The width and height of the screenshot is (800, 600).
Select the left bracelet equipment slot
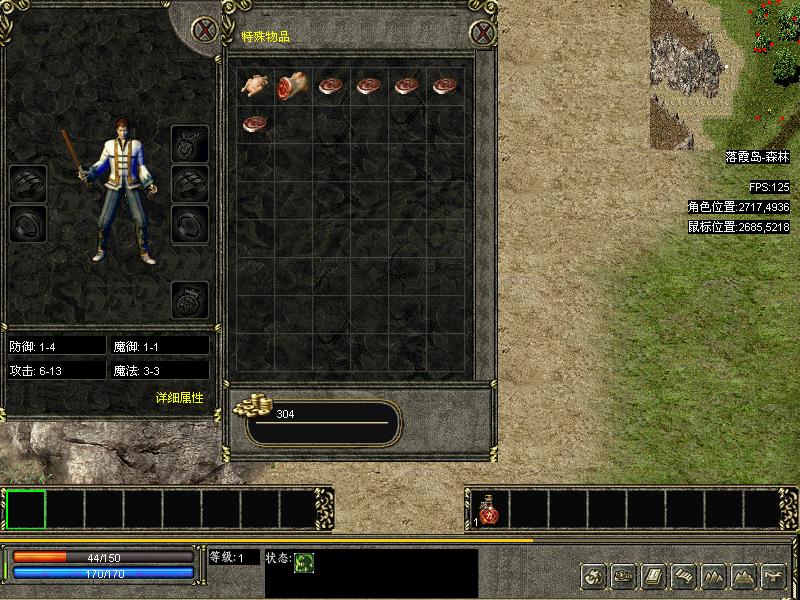coord(28,184)
